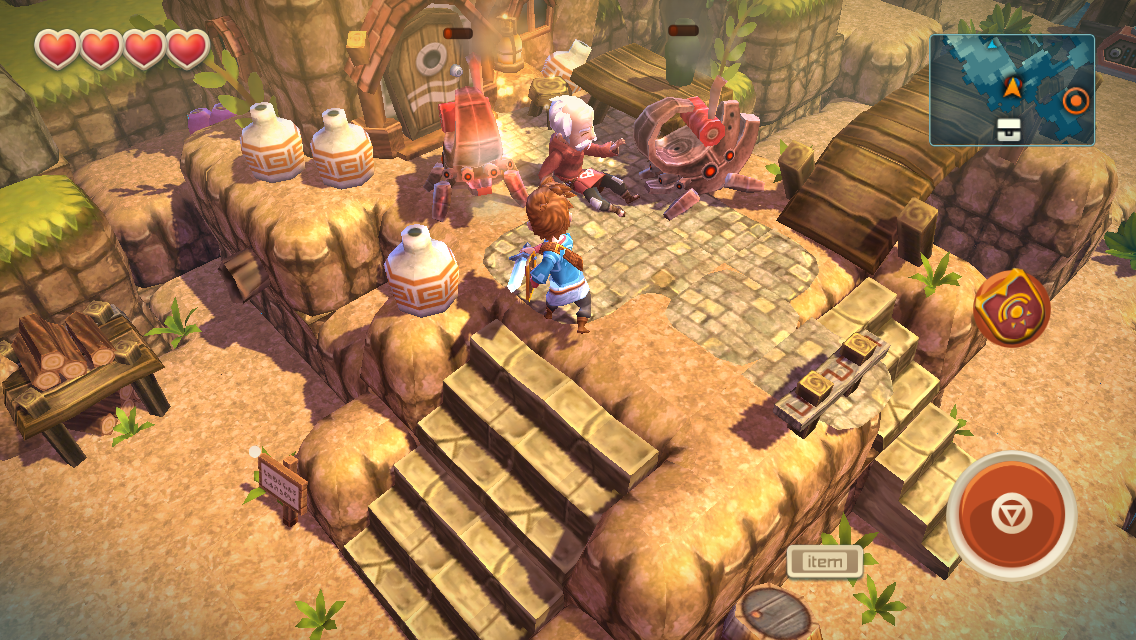Tap the red shield button
The width and height of the screenshot is (1136, 640).
(x=1011, y=308)
